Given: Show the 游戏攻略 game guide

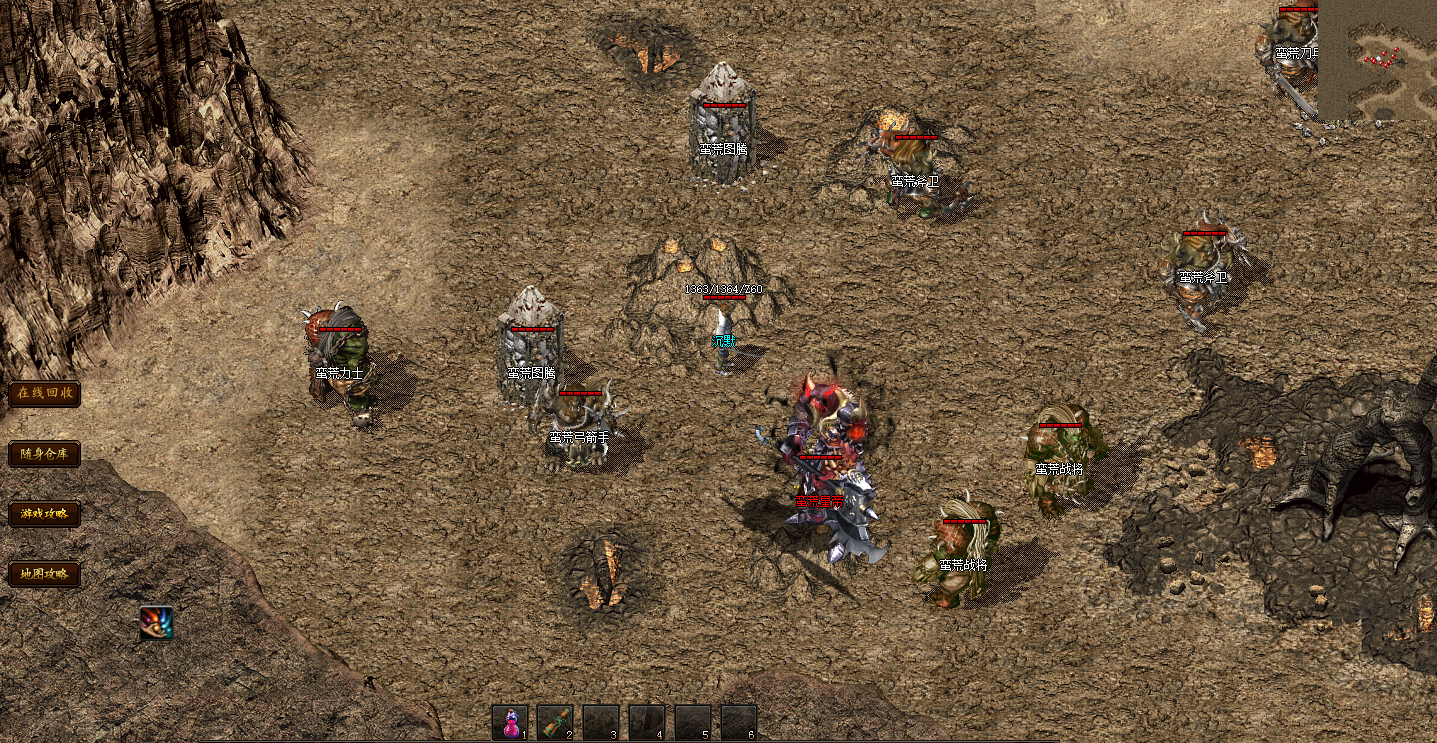Looking at the screenshot, I should (44, 514).
